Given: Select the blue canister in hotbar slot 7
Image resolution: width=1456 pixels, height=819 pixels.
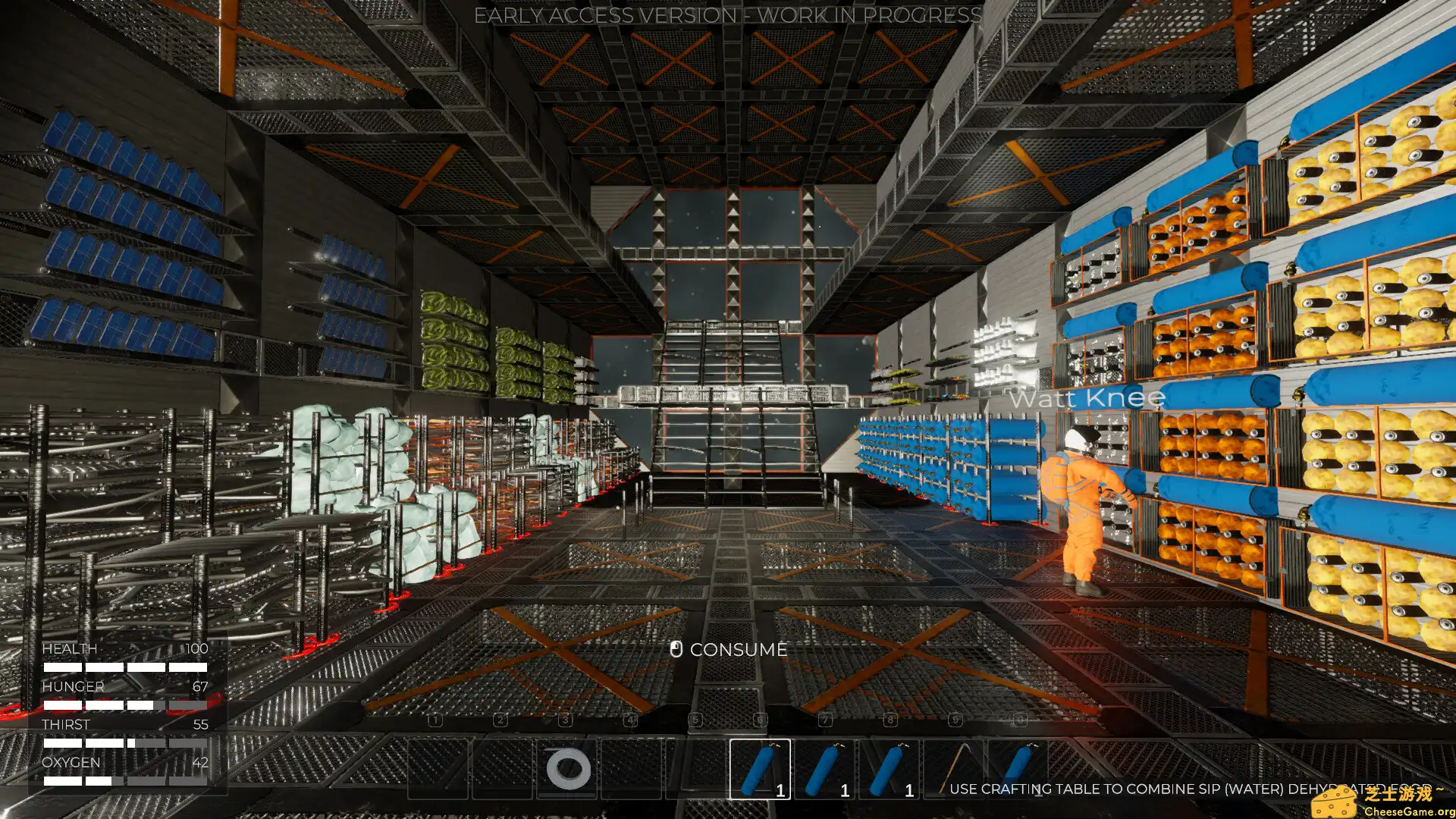Looking at the screenshot, I should point(824,769).
